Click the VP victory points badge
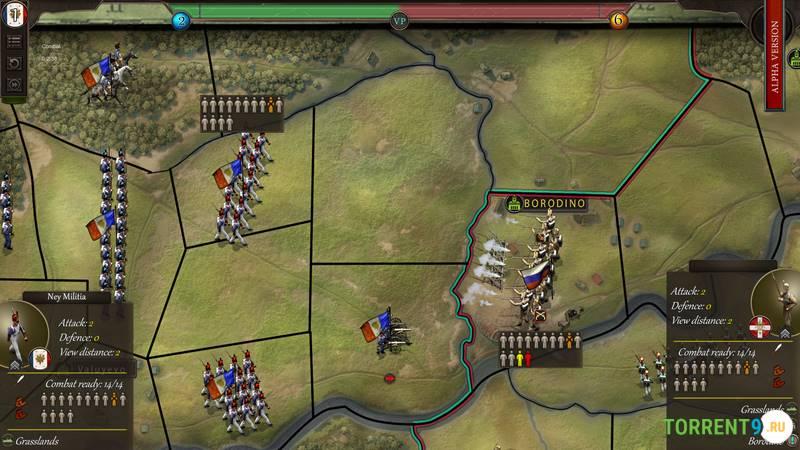Screen dimensions: 800x450 tap(400, 20)
